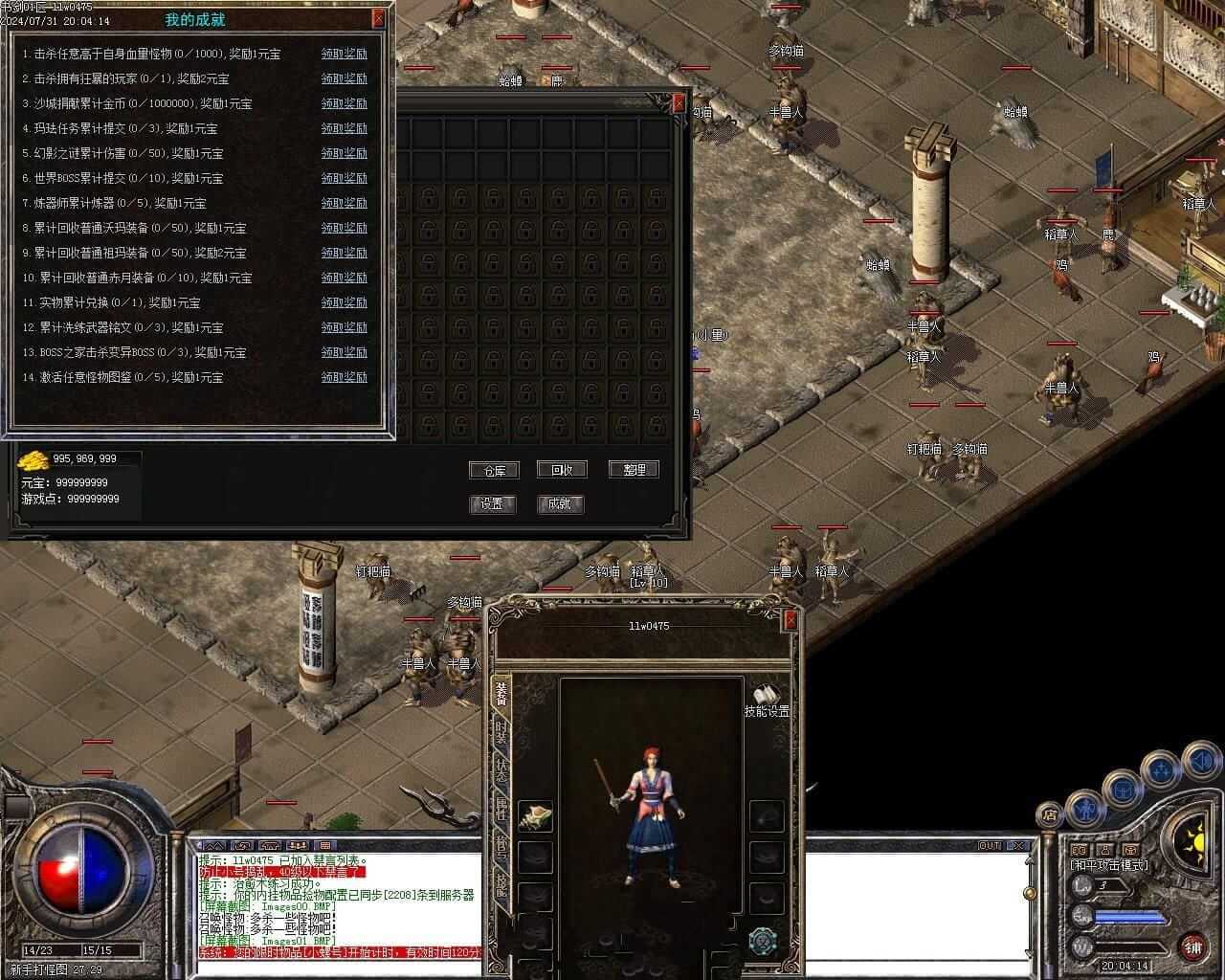Switch to the 状态 status tab

(x=501, y=770)
